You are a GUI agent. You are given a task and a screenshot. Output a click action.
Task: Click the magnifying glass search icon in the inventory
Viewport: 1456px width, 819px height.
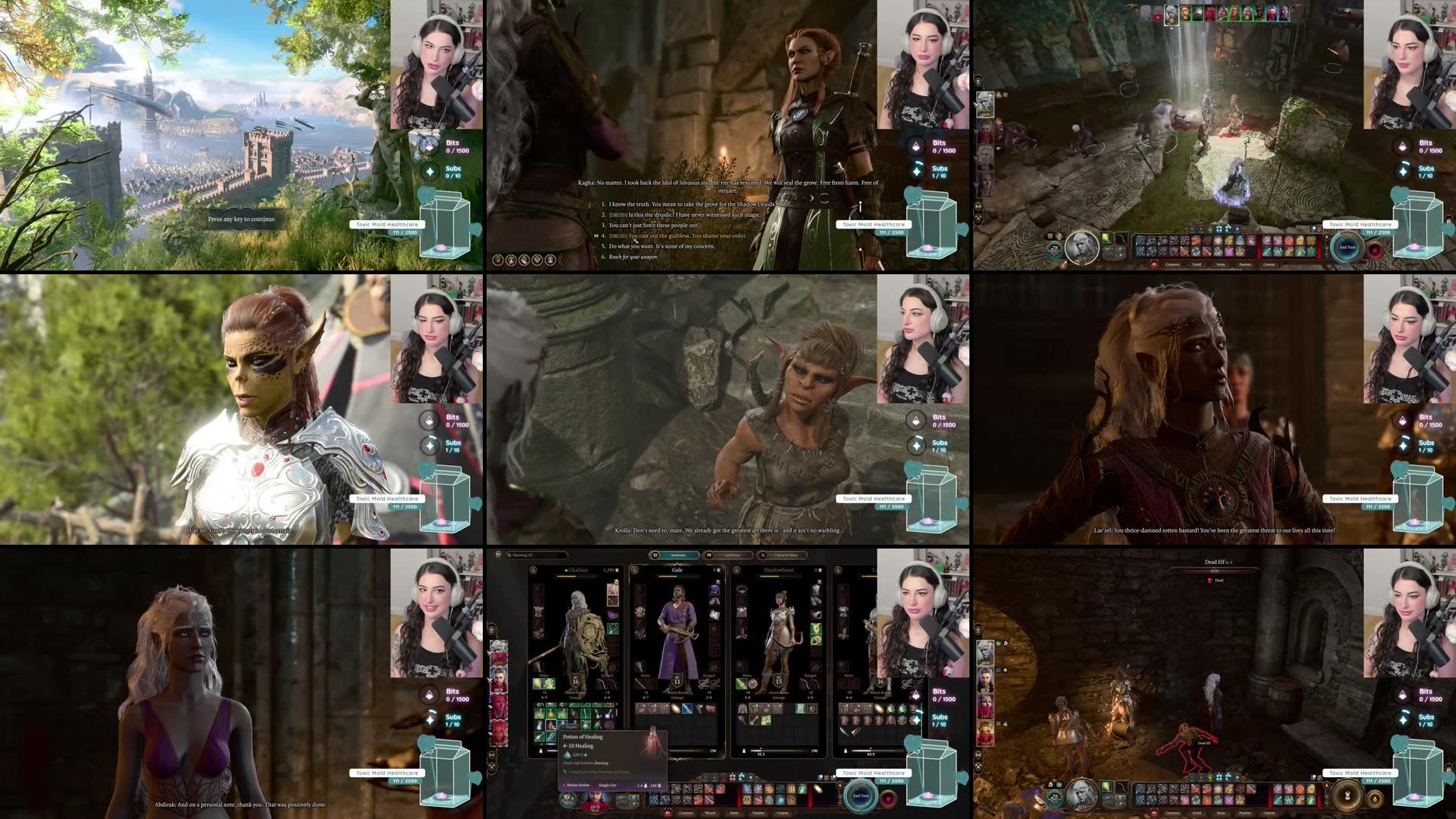(509, 555)
